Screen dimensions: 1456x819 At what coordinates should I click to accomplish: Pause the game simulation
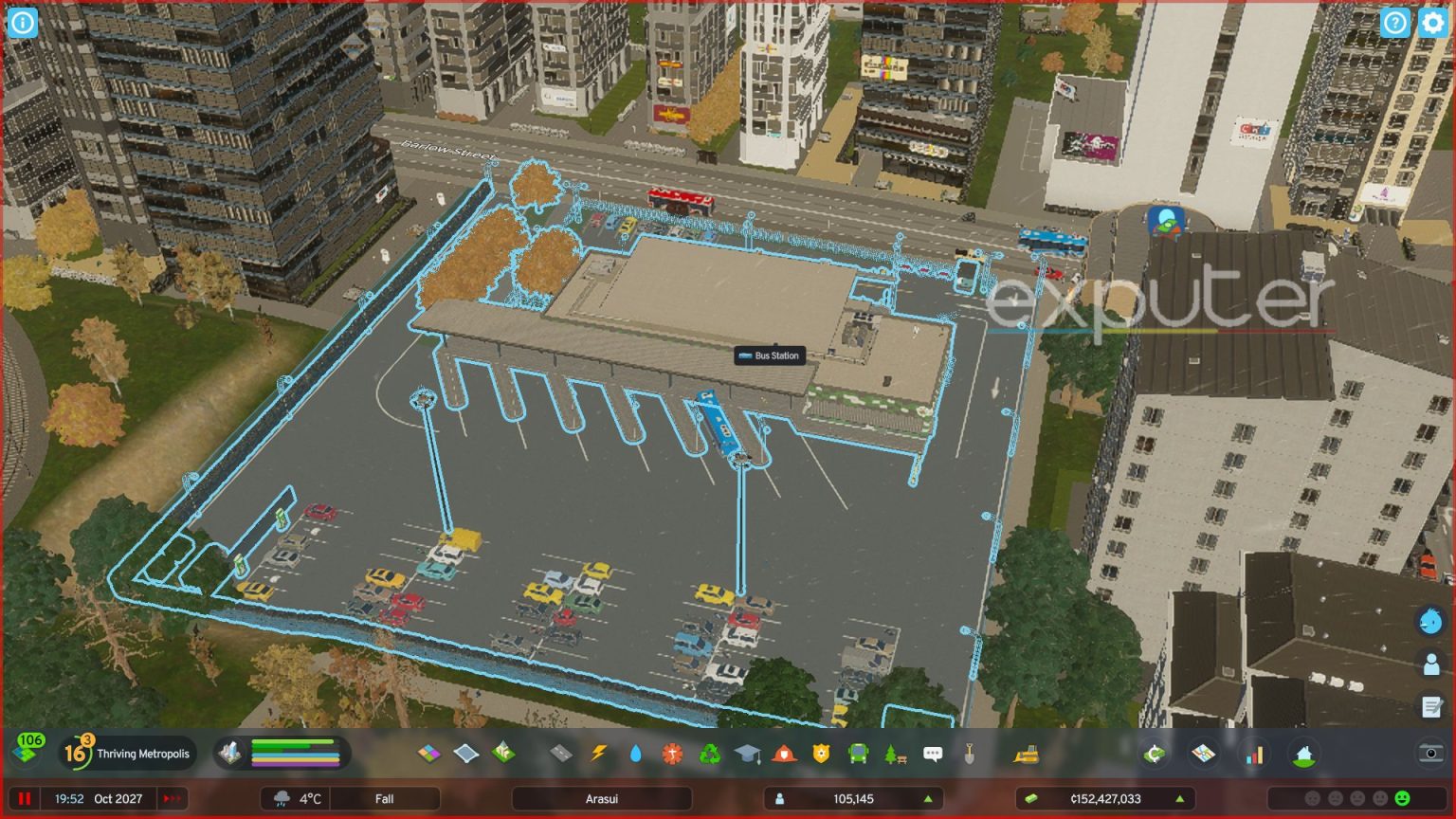coord(23,798)
